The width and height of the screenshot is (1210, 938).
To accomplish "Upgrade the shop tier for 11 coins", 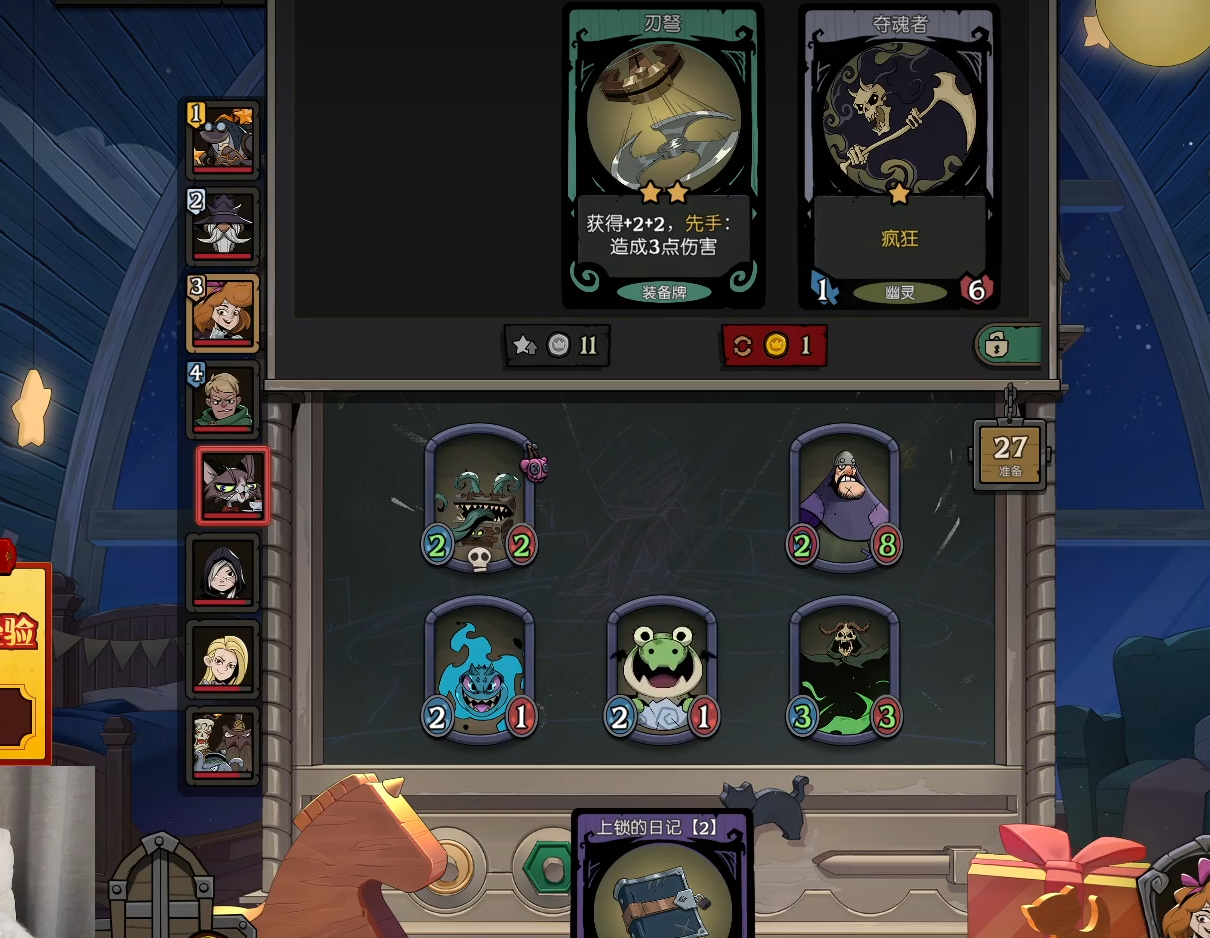I will pos(557,346).
